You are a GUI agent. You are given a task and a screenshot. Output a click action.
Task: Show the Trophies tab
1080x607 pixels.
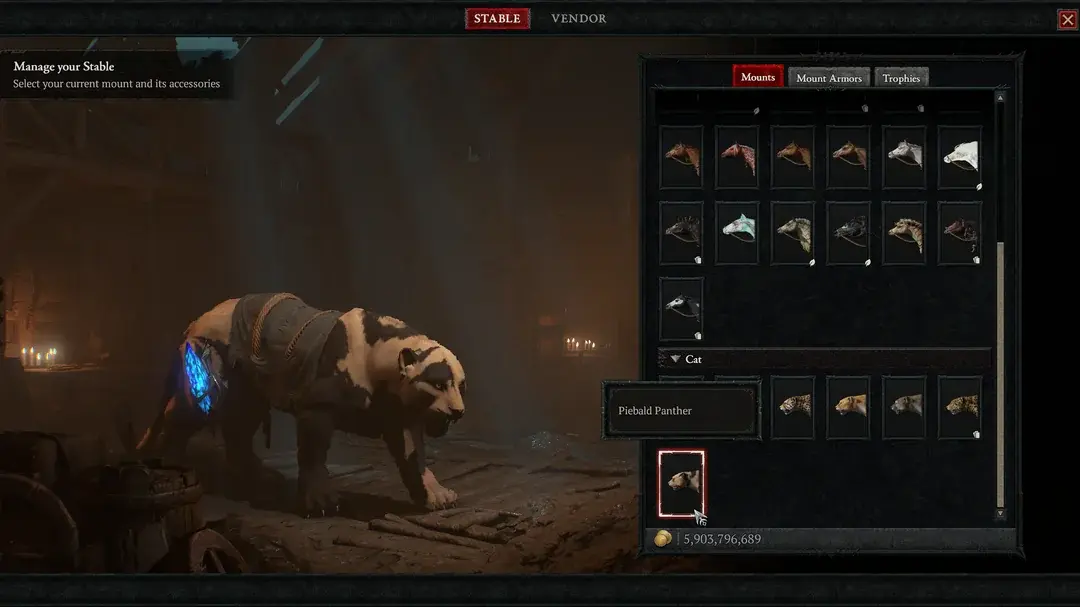(x=901, y=78)
